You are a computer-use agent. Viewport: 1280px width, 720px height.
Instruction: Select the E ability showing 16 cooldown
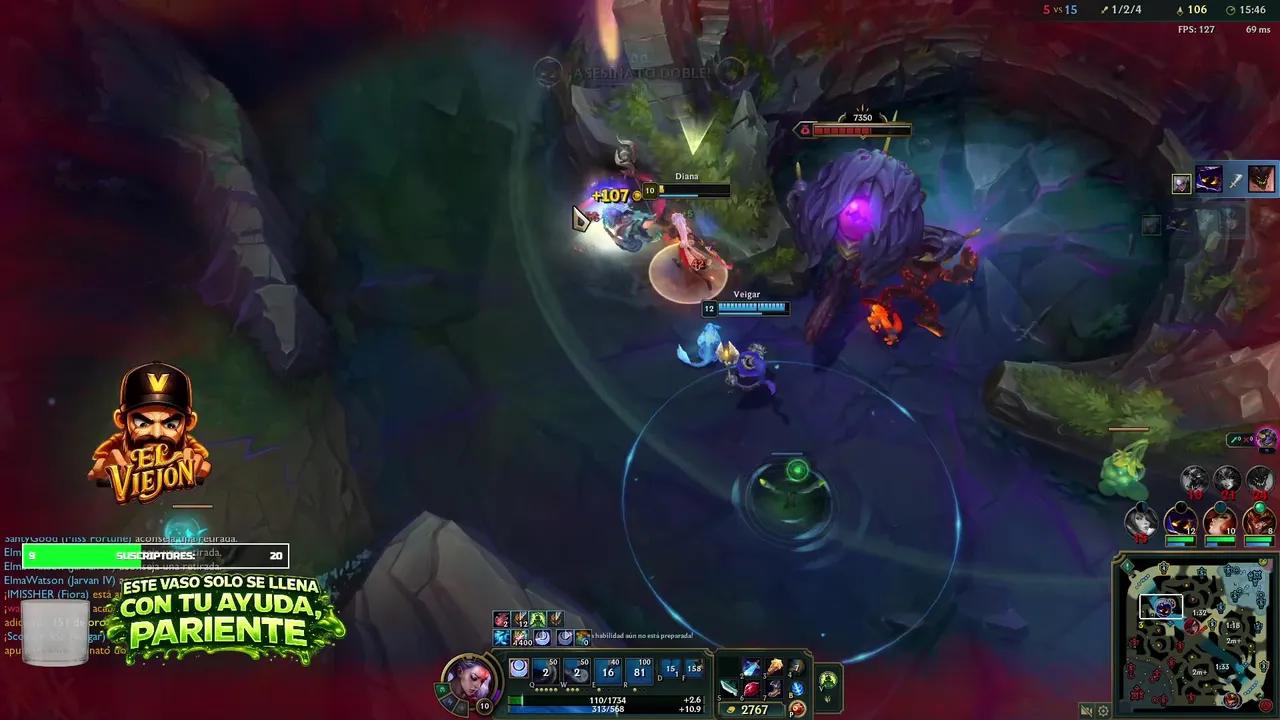coord(608,670)
